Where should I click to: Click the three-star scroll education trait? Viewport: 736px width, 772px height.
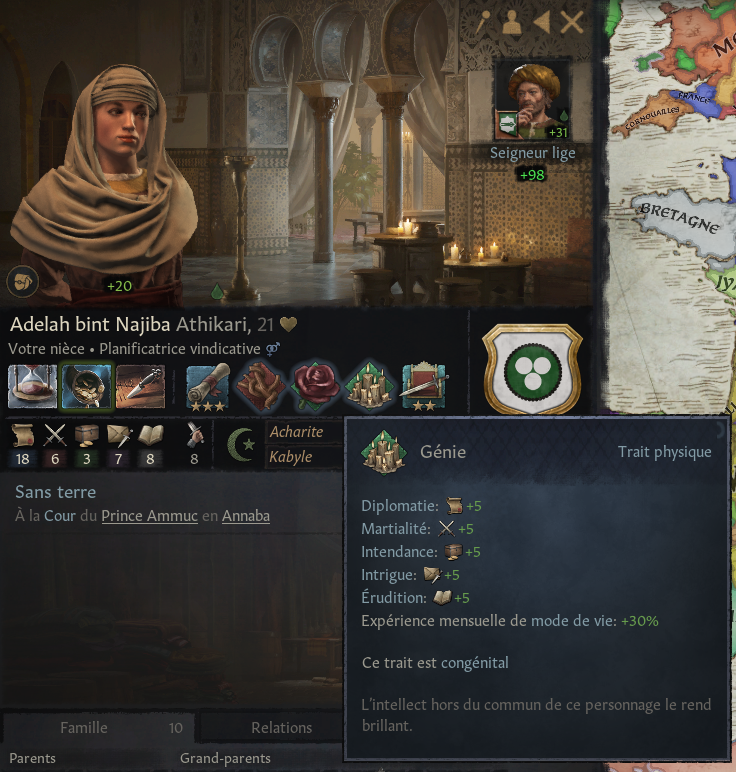pos(209,386)
